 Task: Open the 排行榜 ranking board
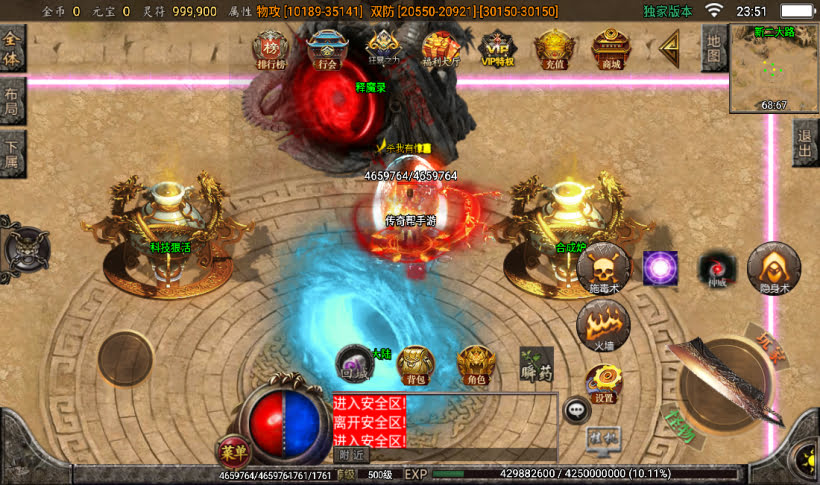[270, 47]
